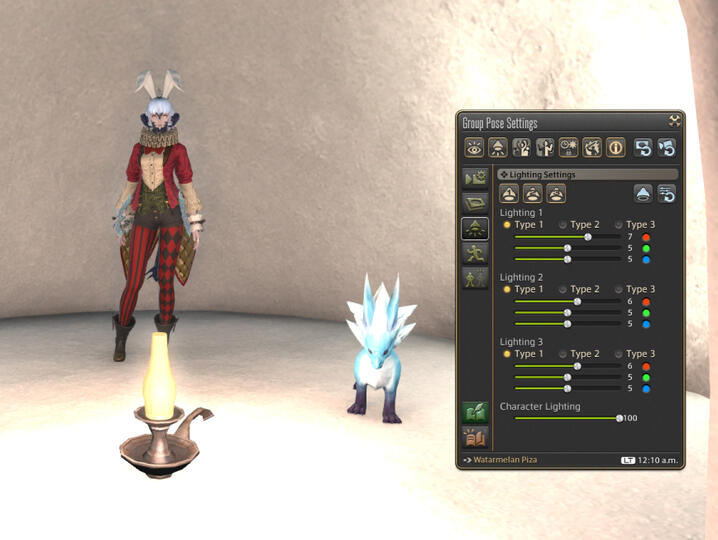Image resolution: width=718 pixels, height=540 pixels.
Task: Open the running figure motion tab
Action: tap(475, 253)
